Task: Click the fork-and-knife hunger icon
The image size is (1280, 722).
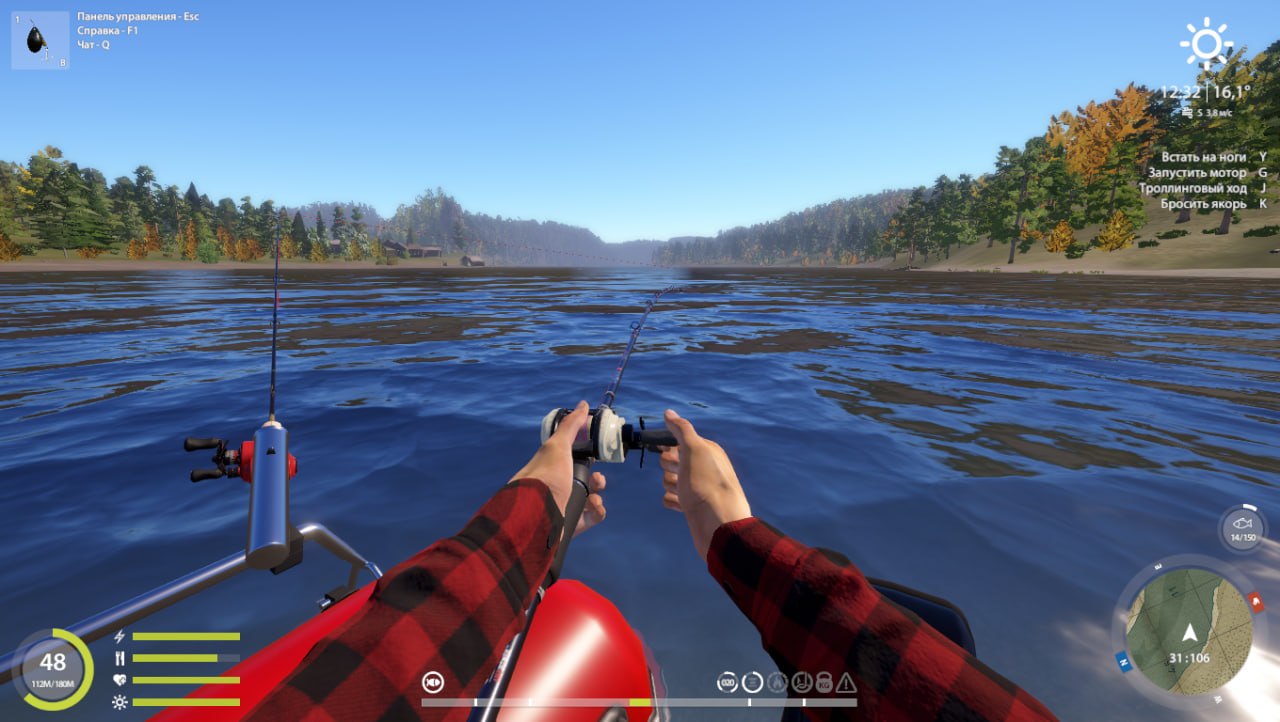Action: tap(120, 658)
